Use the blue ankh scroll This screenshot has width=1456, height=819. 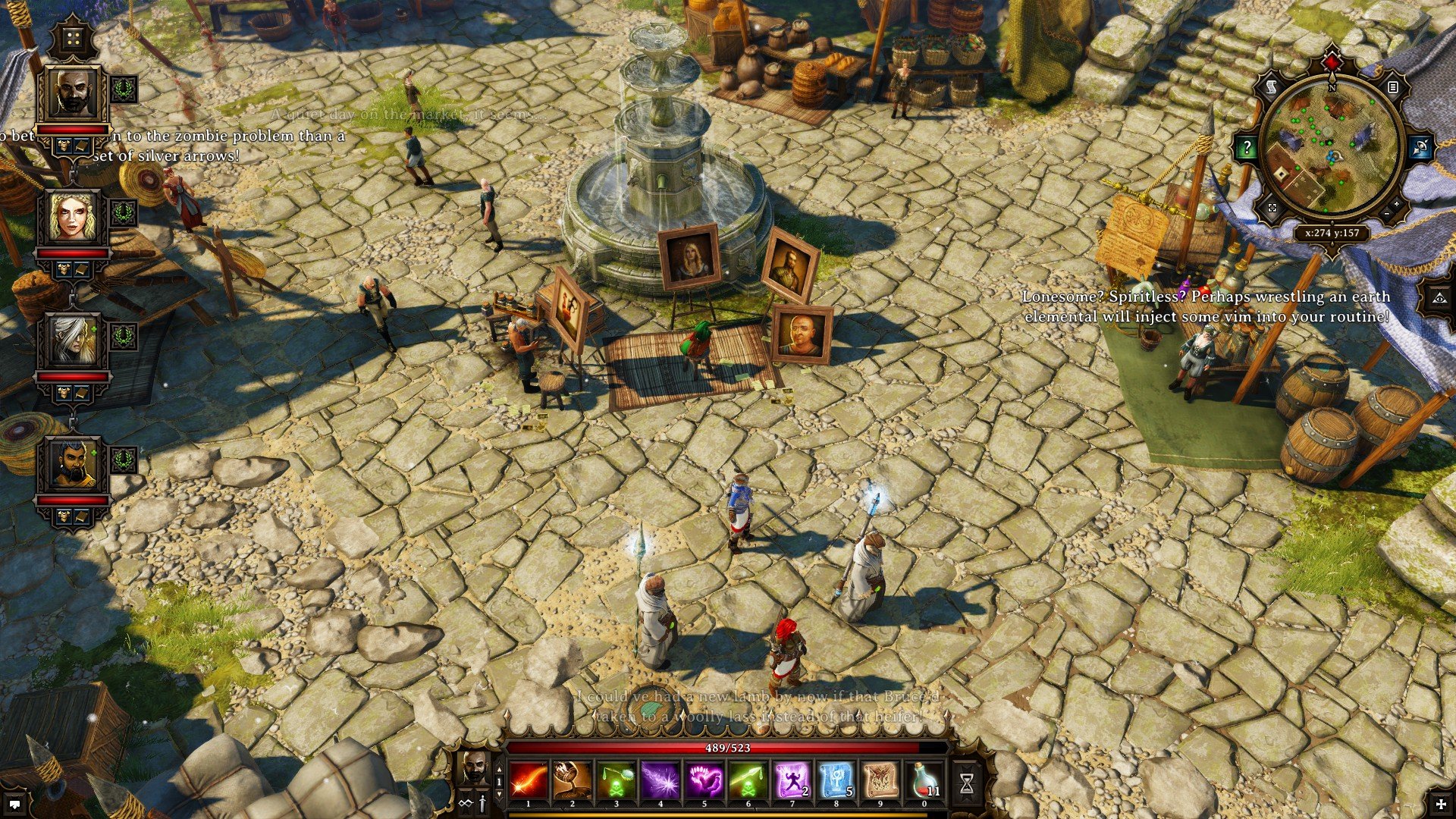[836, 781]
